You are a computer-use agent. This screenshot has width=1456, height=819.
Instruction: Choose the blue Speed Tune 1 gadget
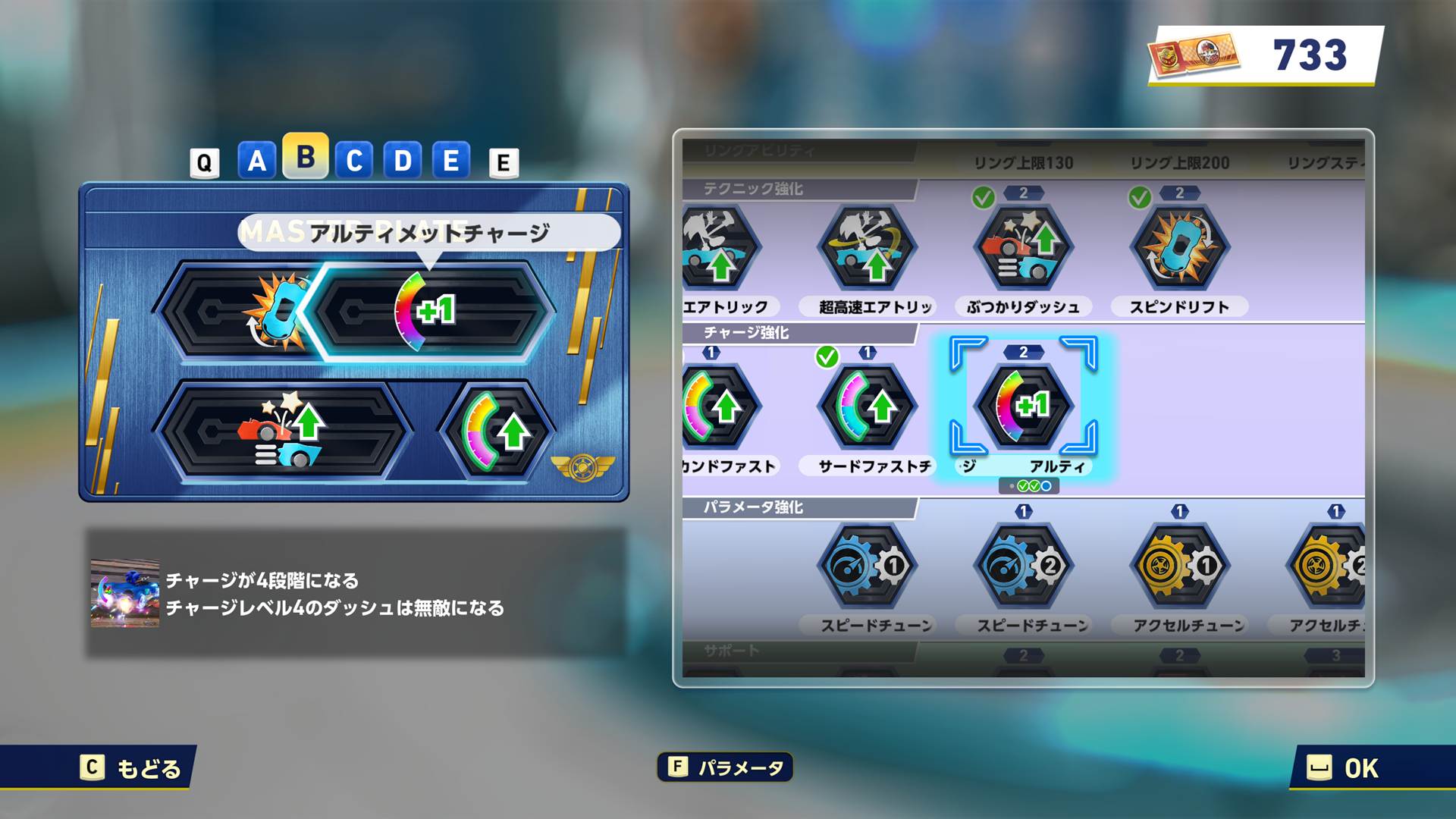(868, 566)
